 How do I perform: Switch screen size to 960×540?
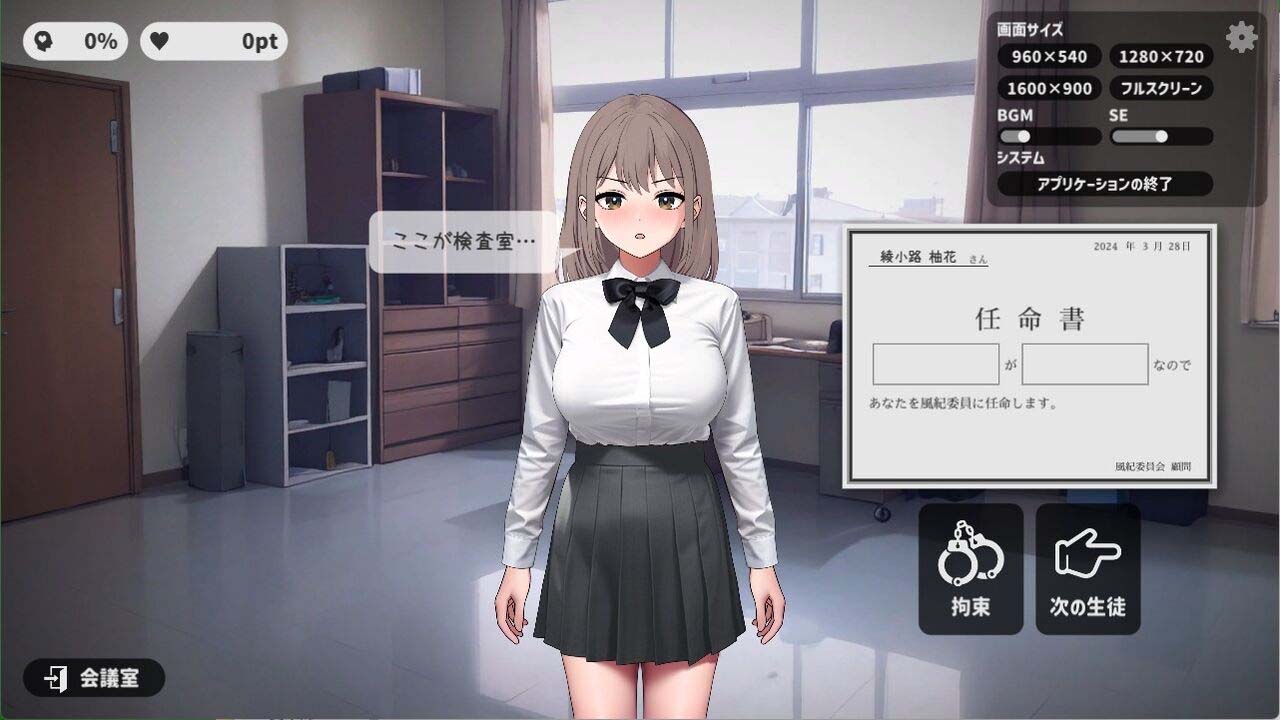tap(1047, 57)
